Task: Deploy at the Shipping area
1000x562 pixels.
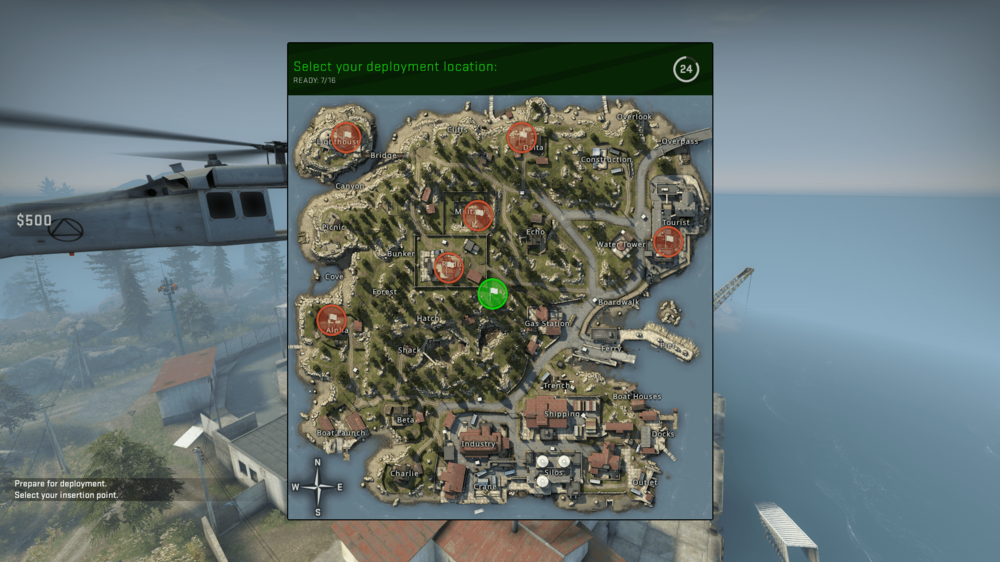Action: tap(561, 413)
